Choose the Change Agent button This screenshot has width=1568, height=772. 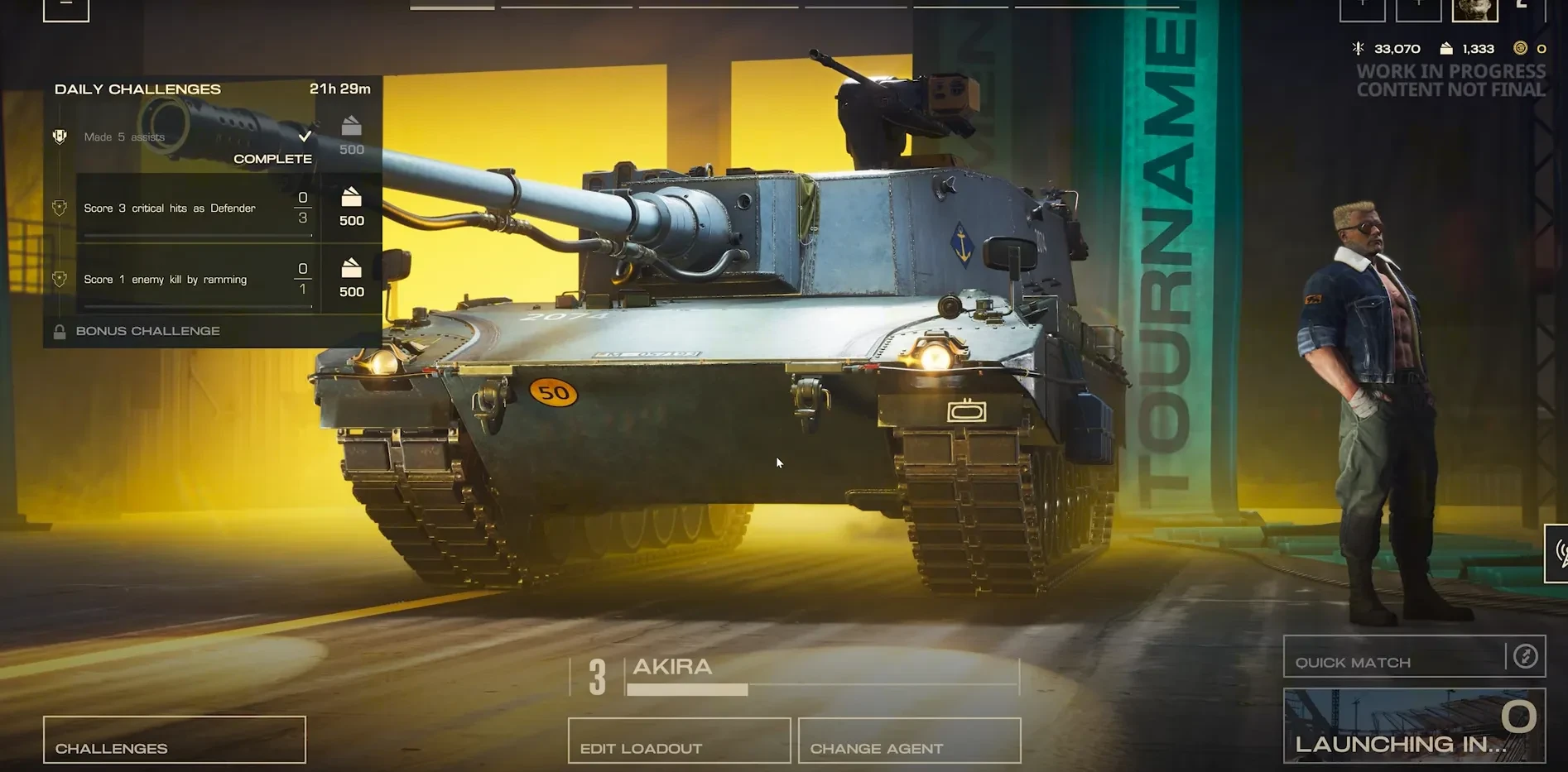tap(909, 740)
